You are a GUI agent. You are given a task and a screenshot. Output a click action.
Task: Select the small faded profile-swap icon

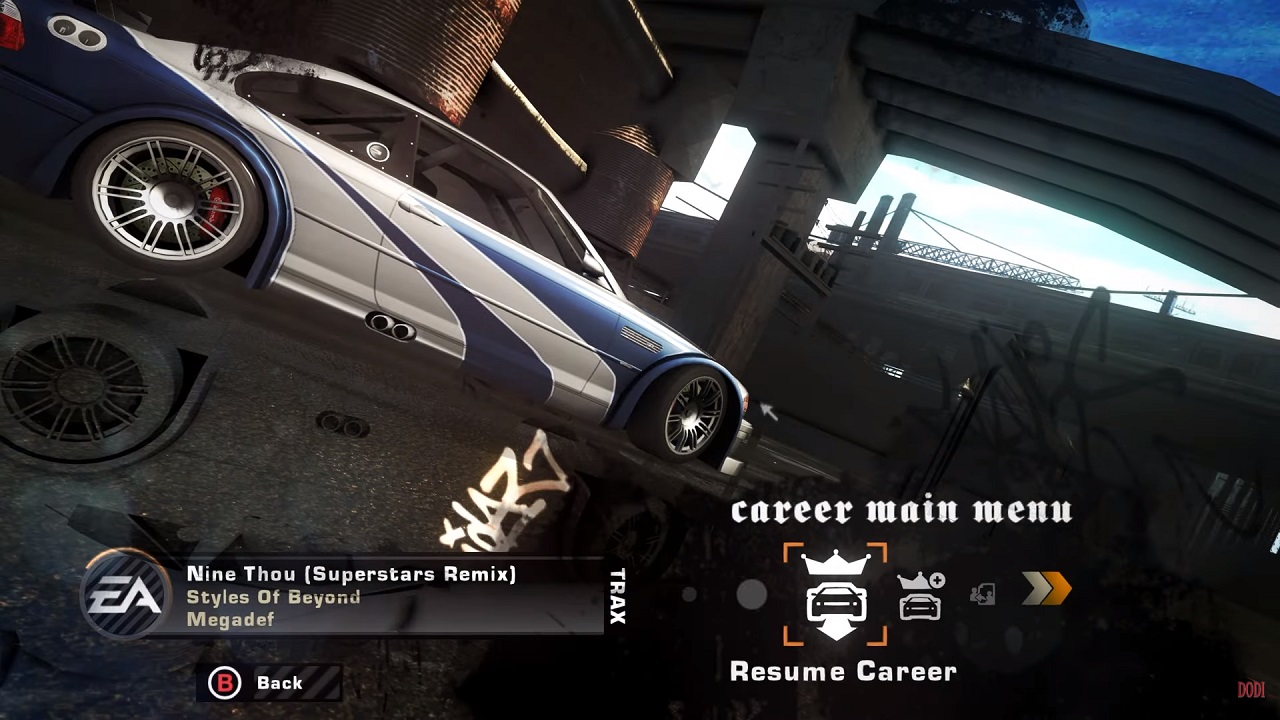click(982, 595)
